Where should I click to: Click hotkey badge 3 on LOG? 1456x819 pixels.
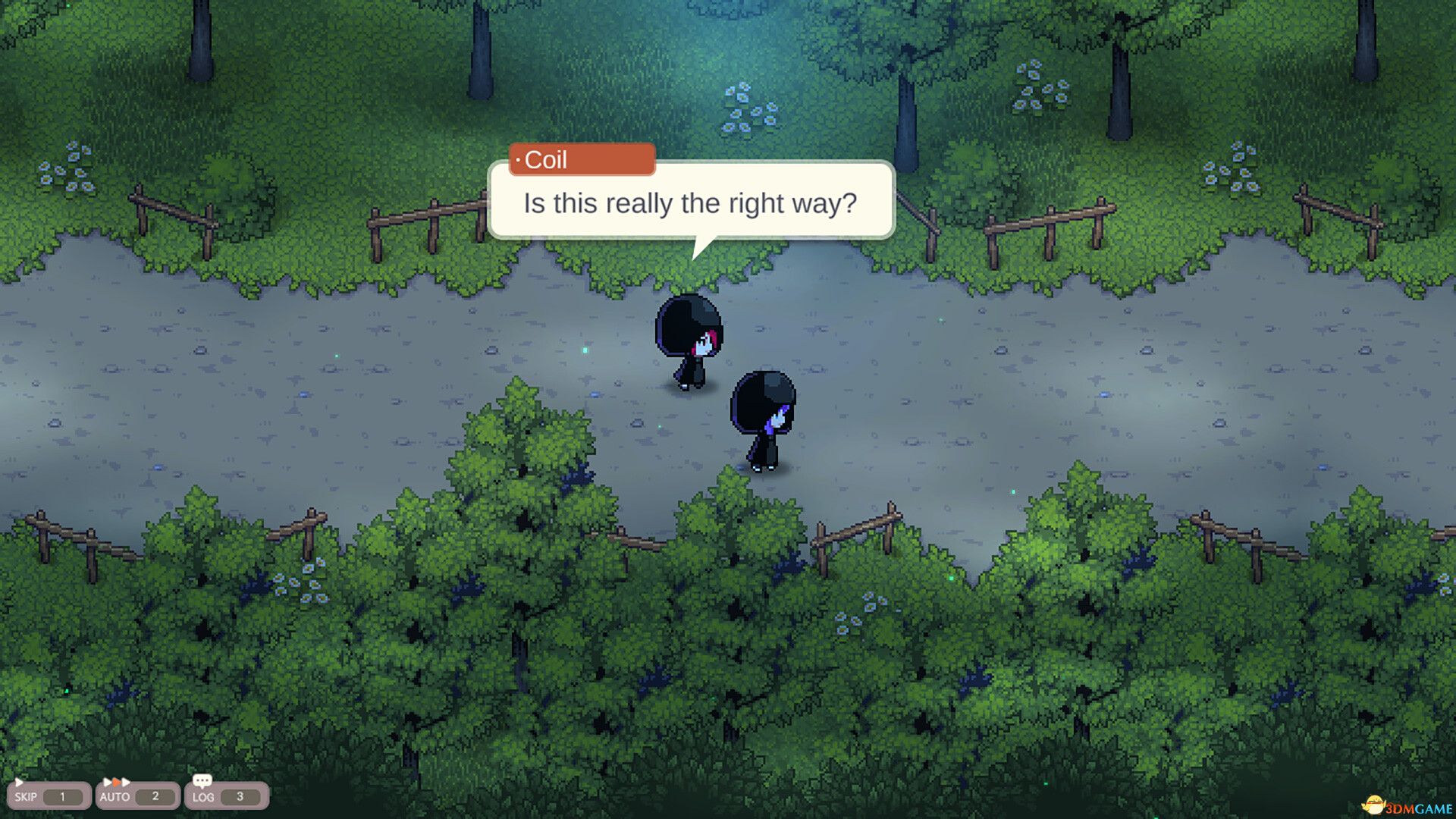[240, 796]
